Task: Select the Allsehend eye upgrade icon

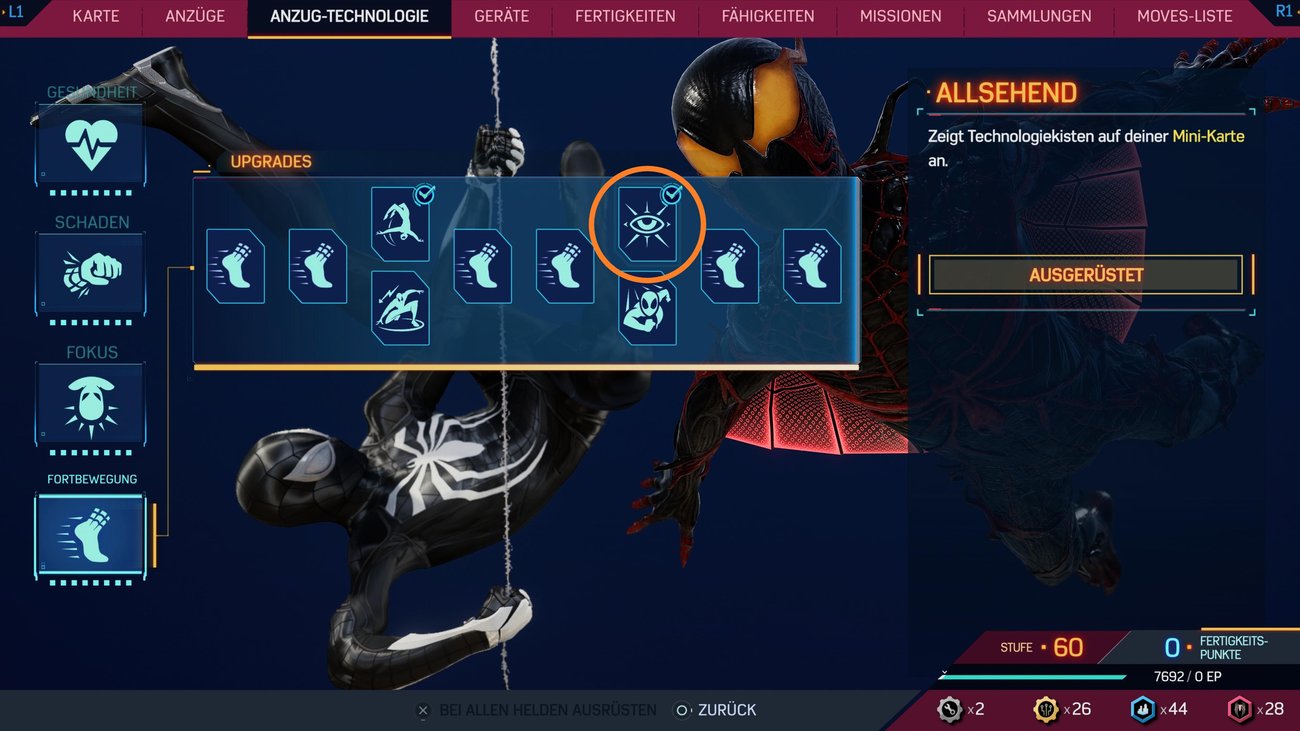Action: click(x=647, y=222)
